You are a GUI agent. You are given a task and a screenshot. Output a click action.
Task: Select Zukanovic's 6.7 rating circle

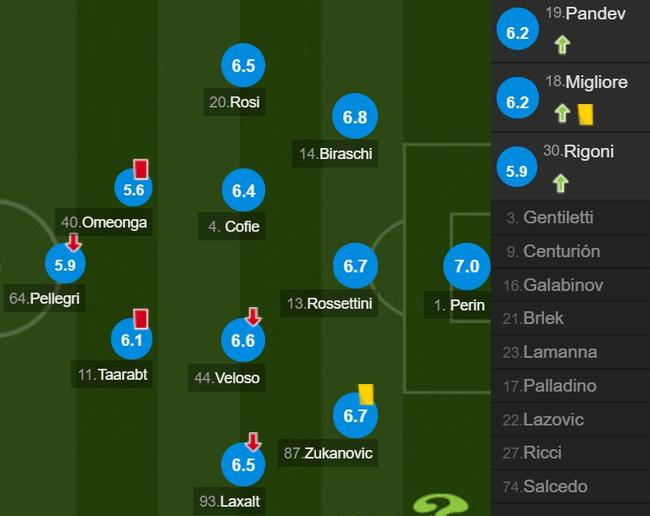(355, 416)
